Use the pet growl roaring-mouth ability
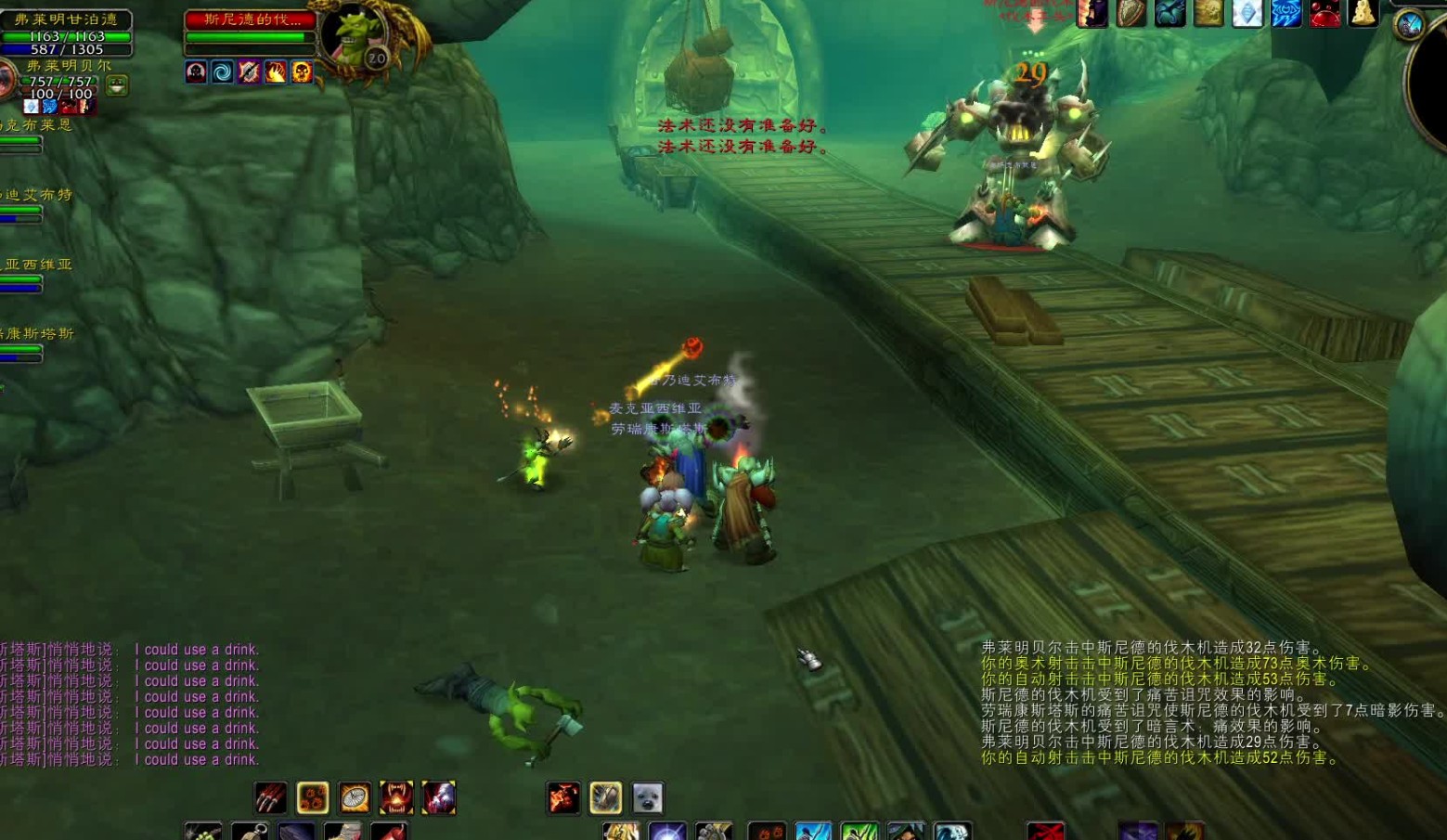1447x840 pixels. point(396,797)
